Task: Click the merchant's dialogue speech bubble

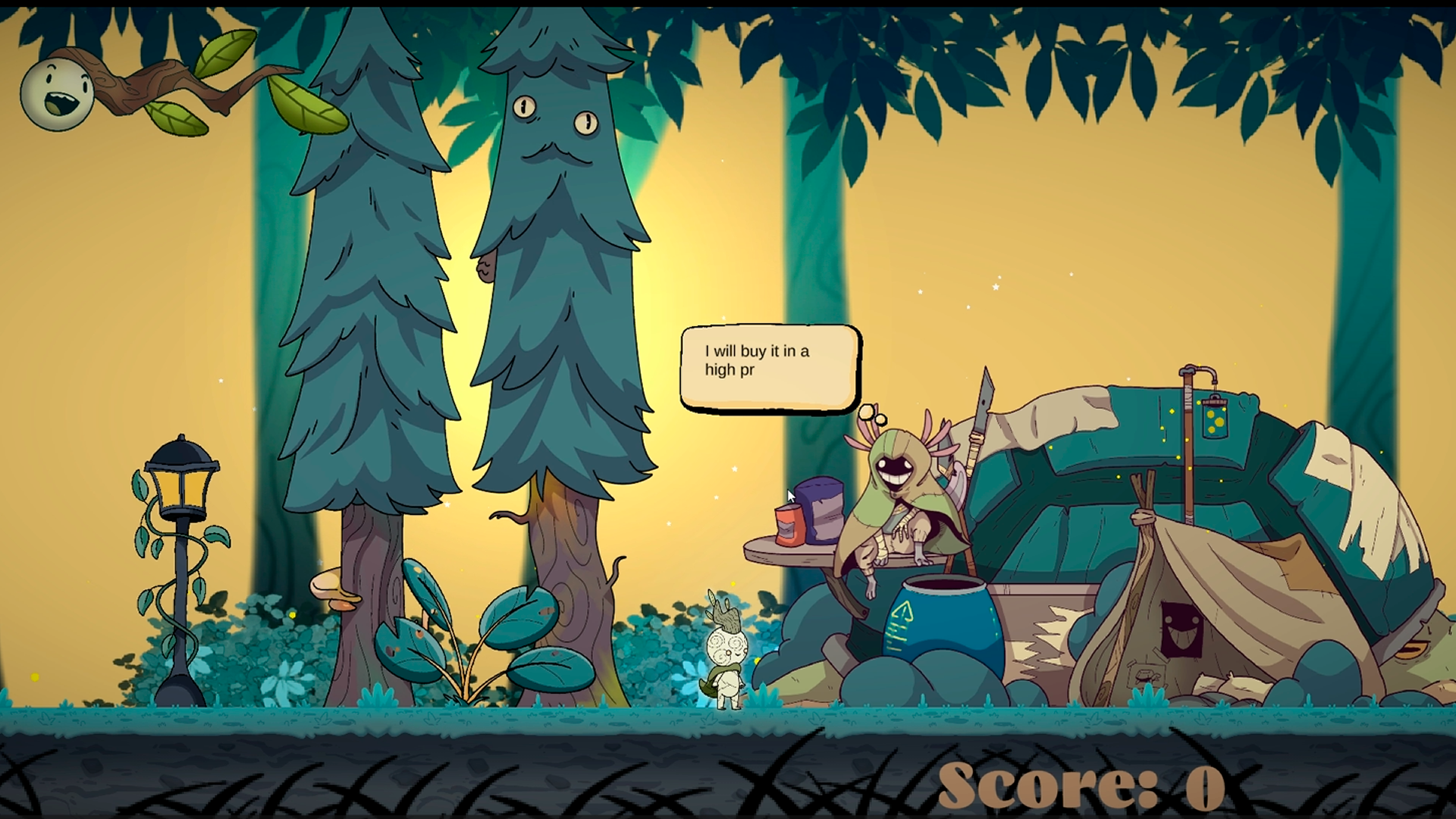Action: [770, 368]
